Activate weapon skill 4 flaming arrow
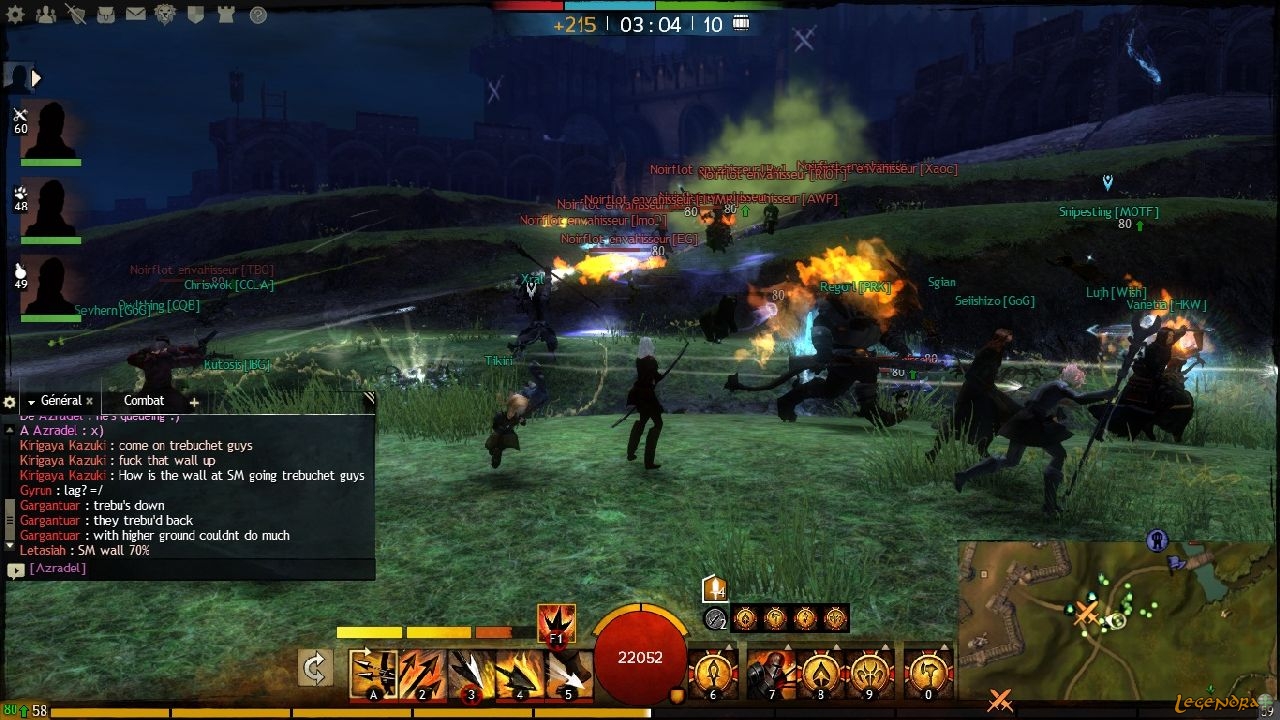This screenshot has height=720, width=1280. 520,674
